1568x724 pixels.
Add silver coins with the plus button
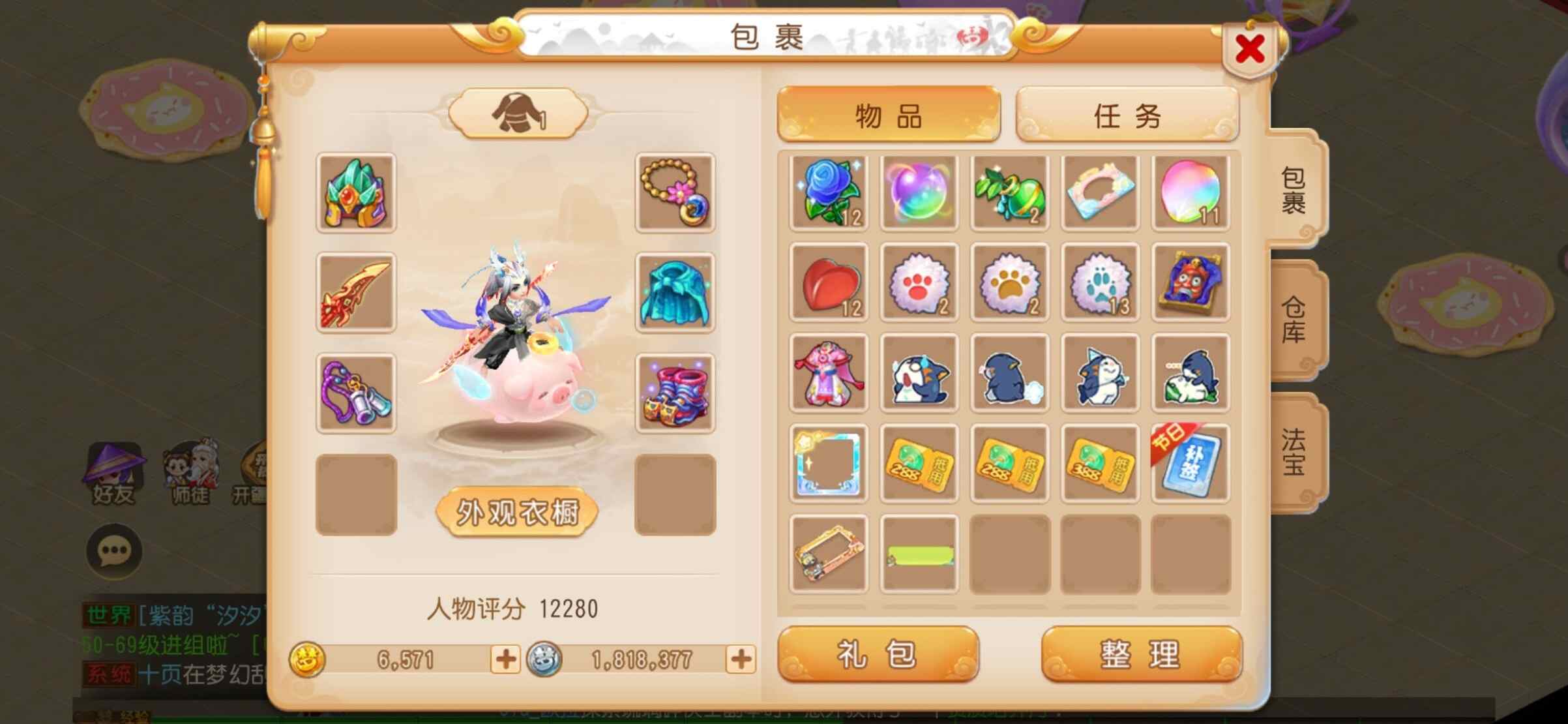(741, 659)
